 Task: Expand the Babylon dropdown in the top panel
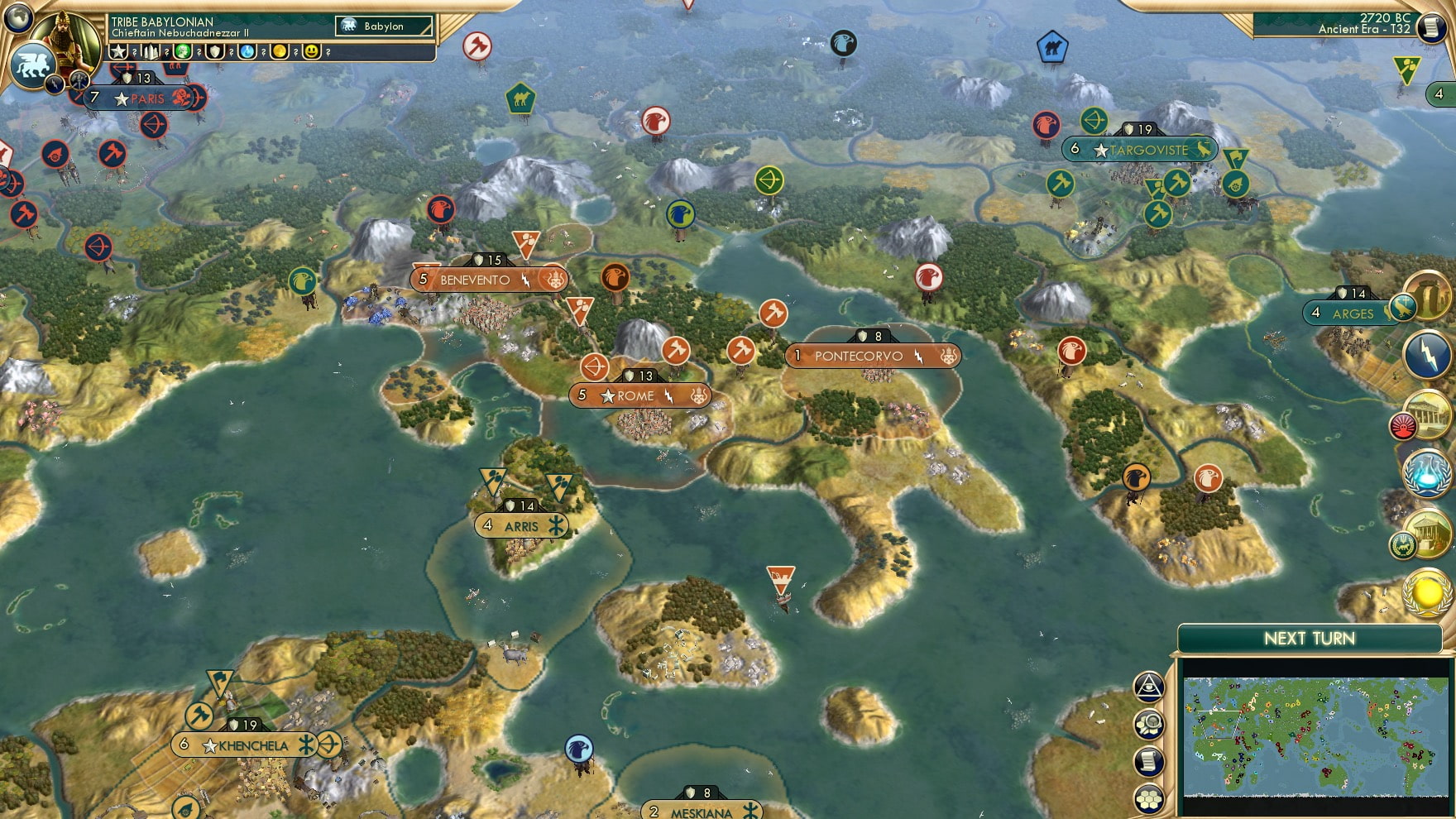[x=383, y=26]
